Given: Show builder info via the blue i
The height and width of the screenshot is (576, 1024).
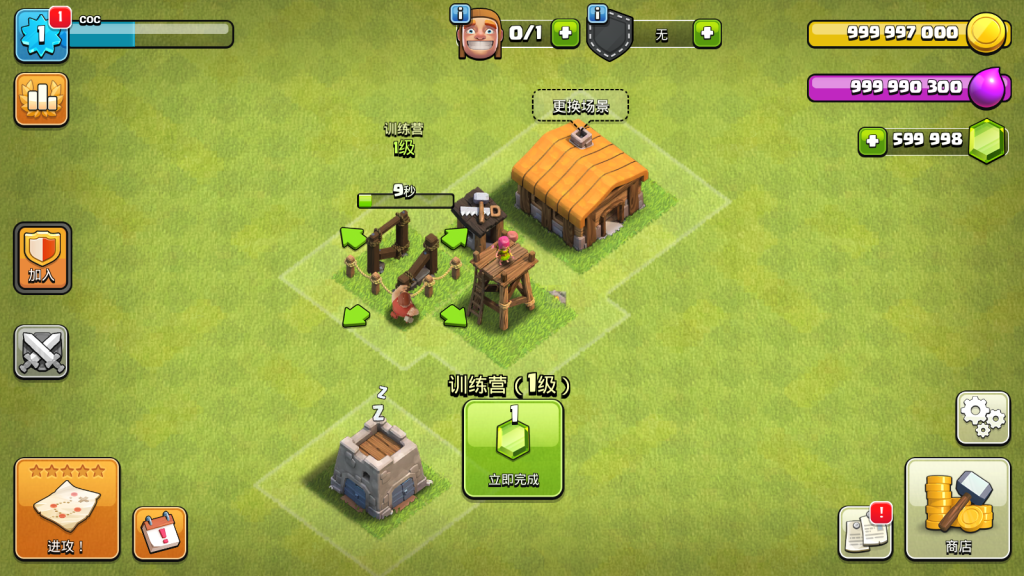Looking at the screenshot, I should click(460, 13).
